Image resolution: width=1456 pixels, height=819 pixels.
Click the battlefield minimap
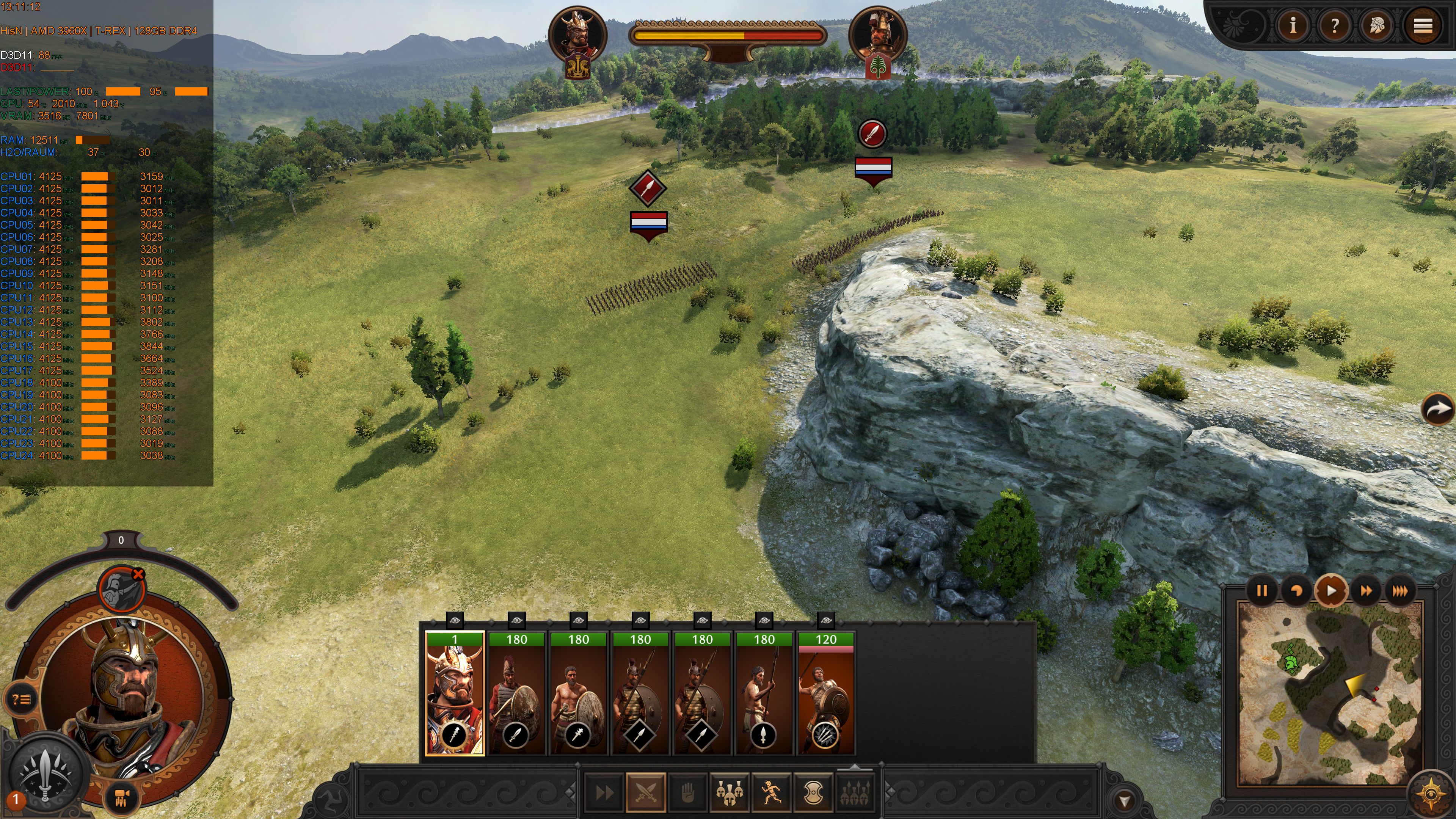[x=1330, y=692]
